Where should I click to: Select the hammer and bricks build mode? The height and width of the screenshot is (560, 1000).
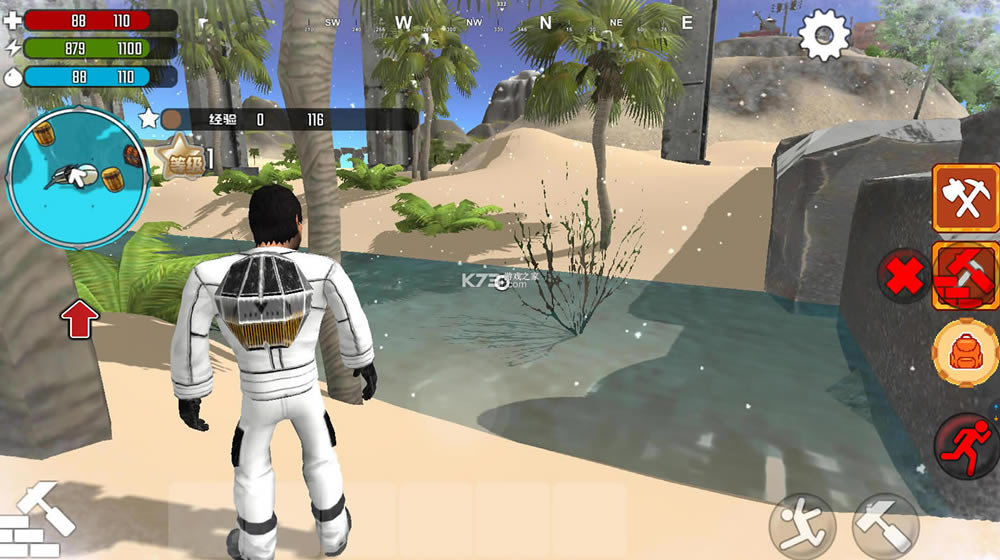pos(965,276)
